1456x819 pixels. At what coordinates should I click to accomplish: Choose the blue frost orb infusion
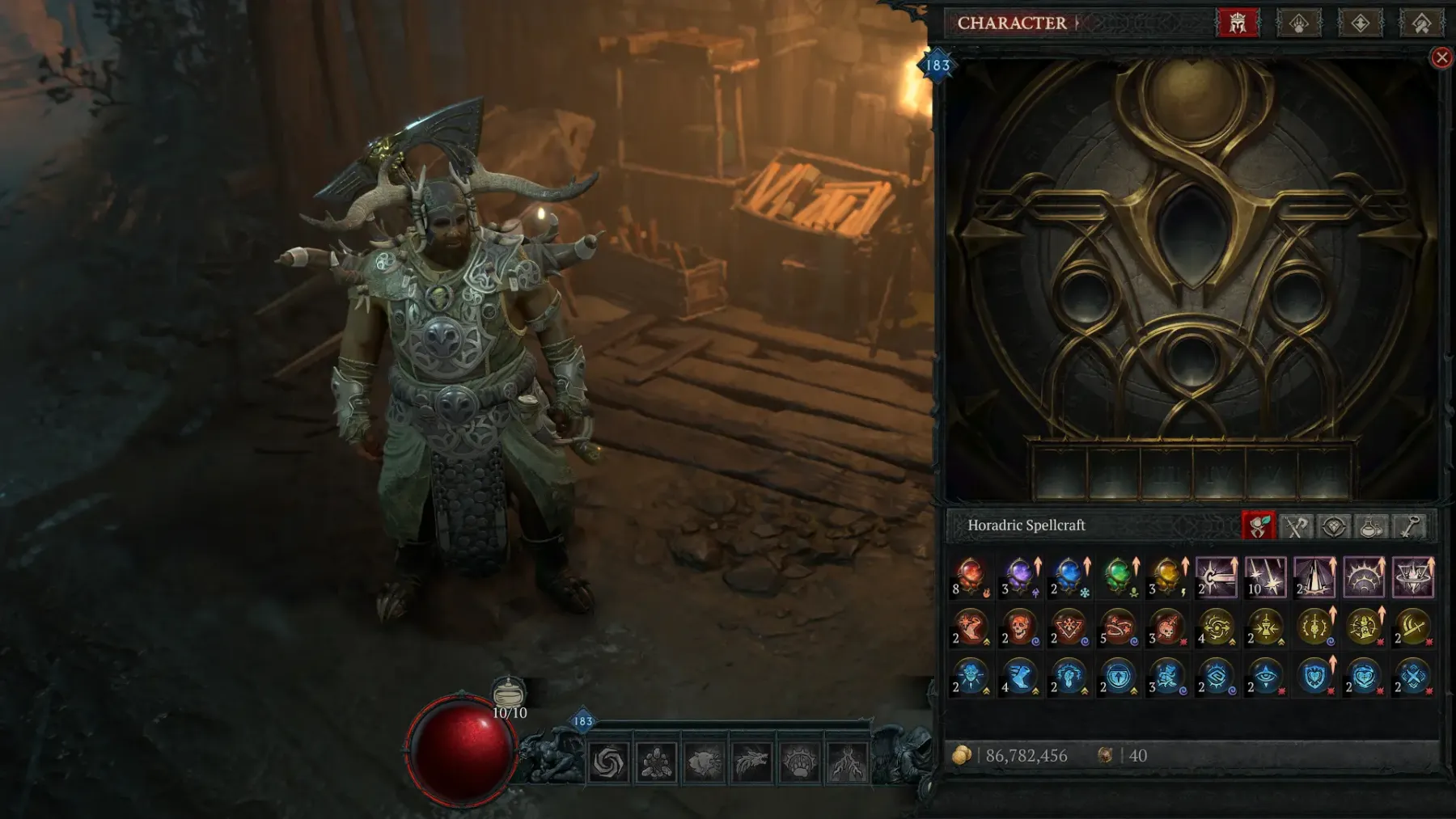(1069, 576)
